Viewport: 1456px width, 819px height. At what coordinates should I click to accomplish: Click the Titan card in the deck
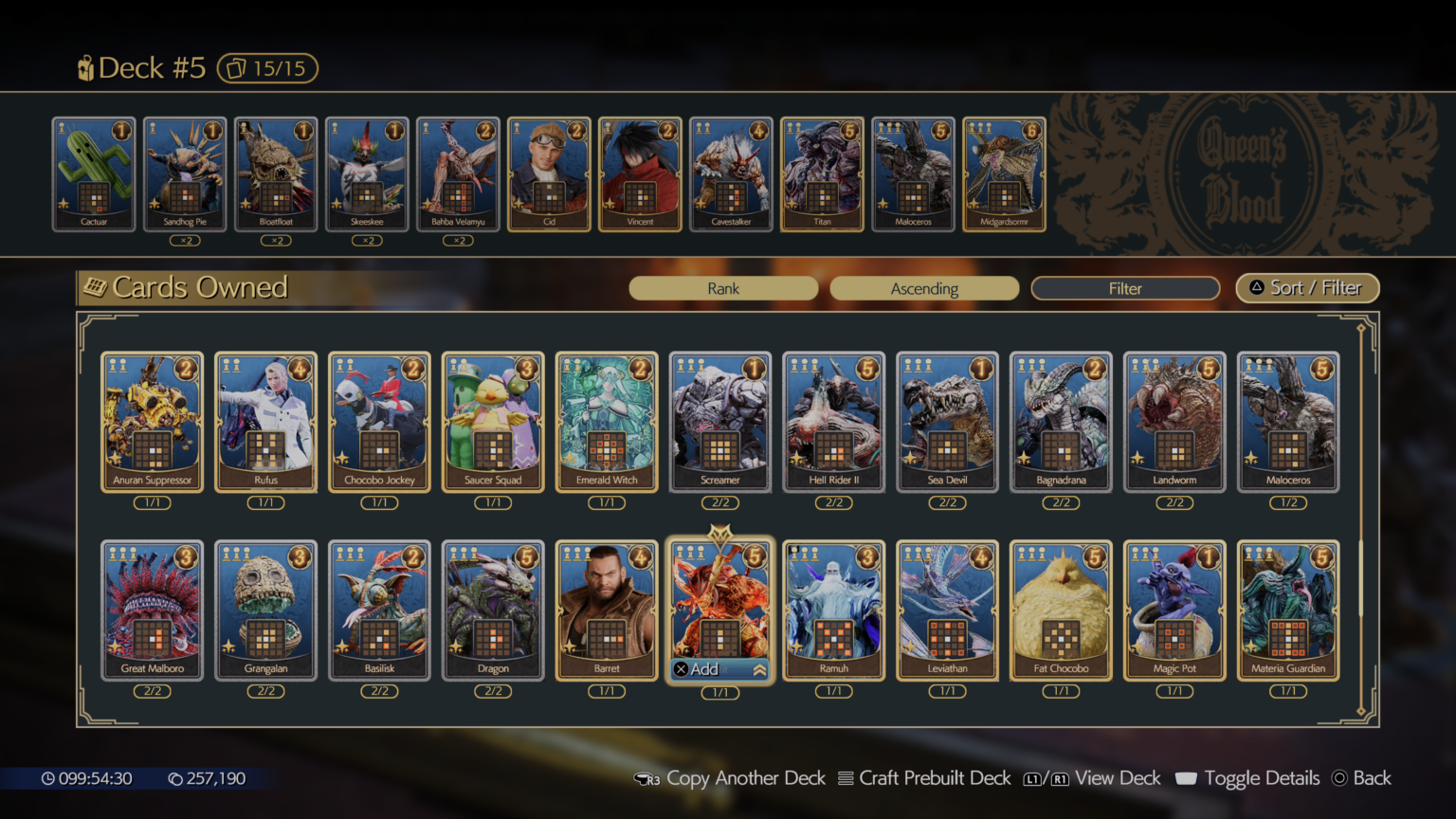(x=821, y=175)
